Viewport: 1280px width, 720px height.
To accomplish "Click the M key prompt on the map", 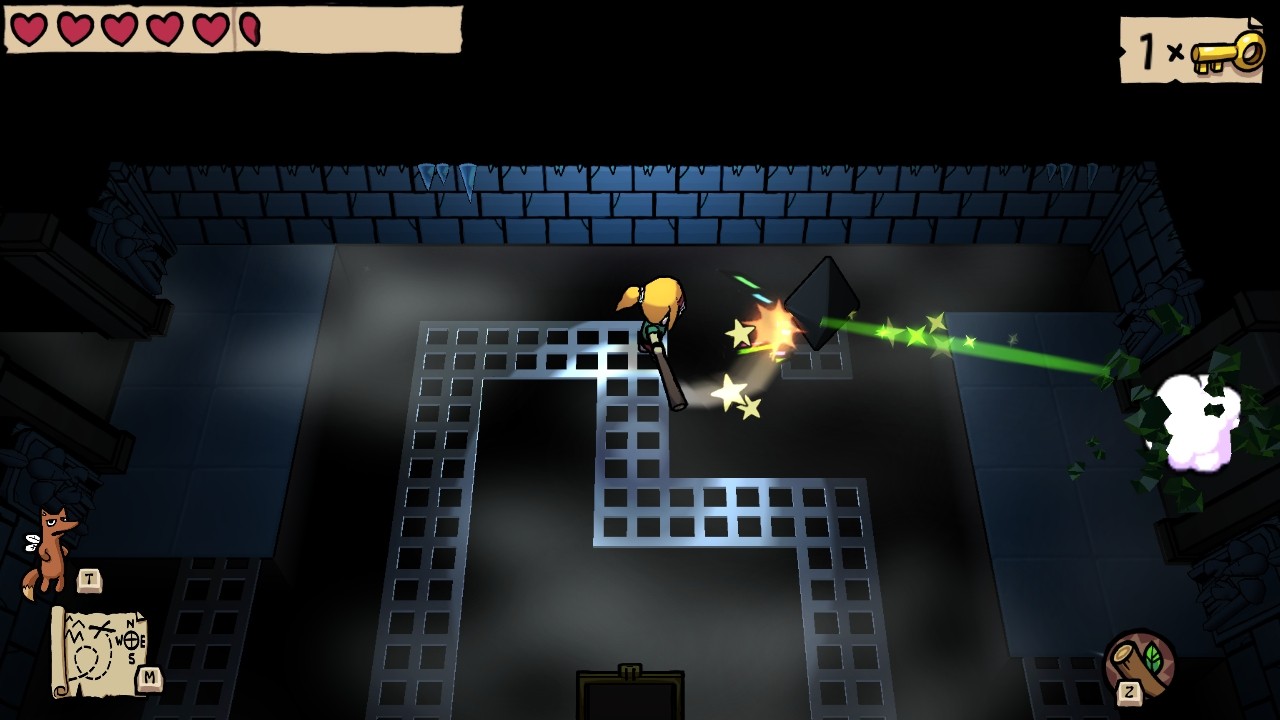I will (149, 677).
